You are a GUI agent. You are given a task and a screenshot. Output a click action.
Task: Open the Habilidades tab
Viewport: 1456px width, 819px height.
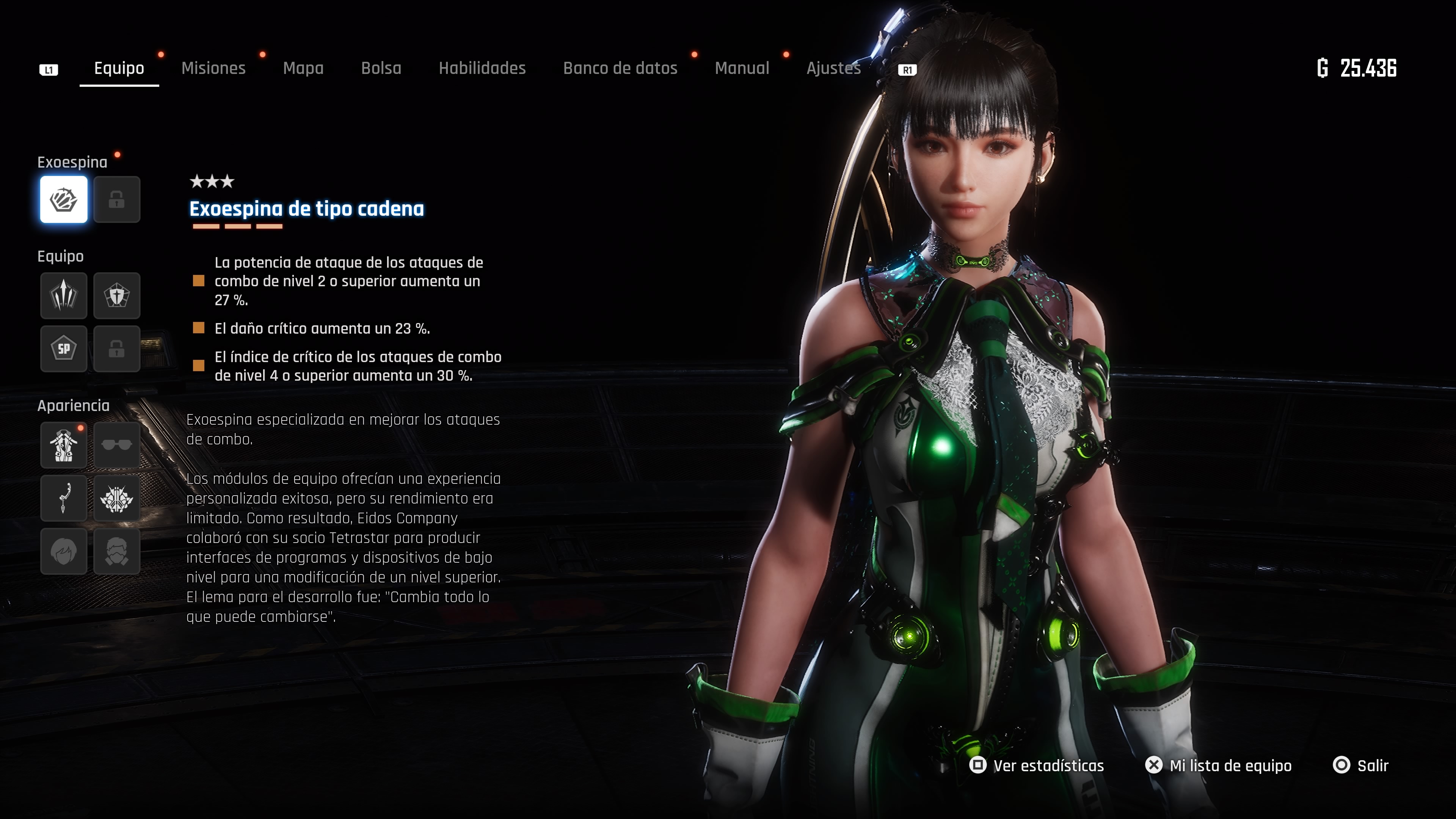482,68
